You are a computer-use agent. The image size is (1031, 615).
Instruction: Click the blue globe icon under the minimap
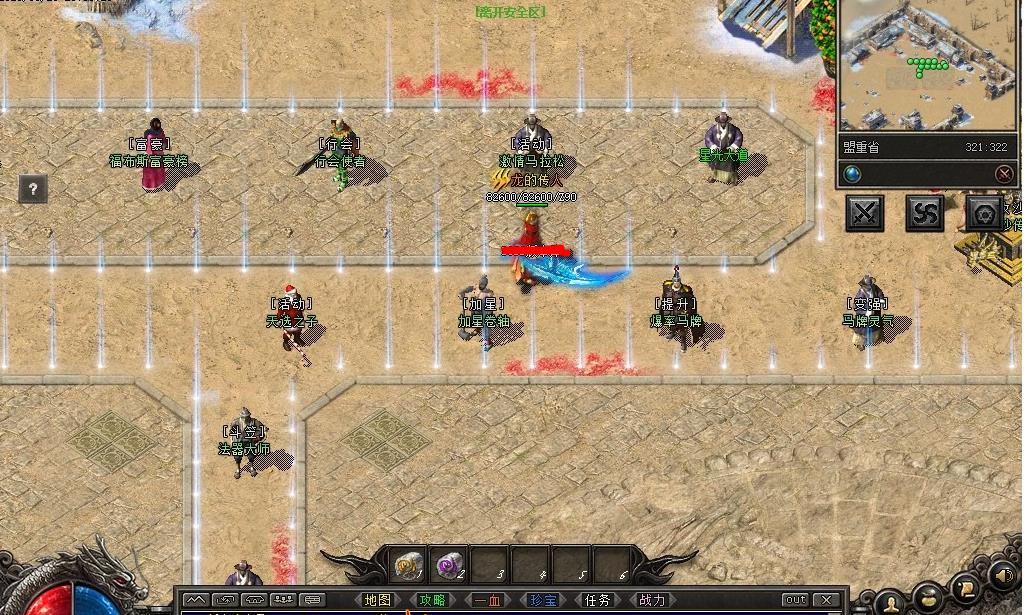click(x=852, y=174)
